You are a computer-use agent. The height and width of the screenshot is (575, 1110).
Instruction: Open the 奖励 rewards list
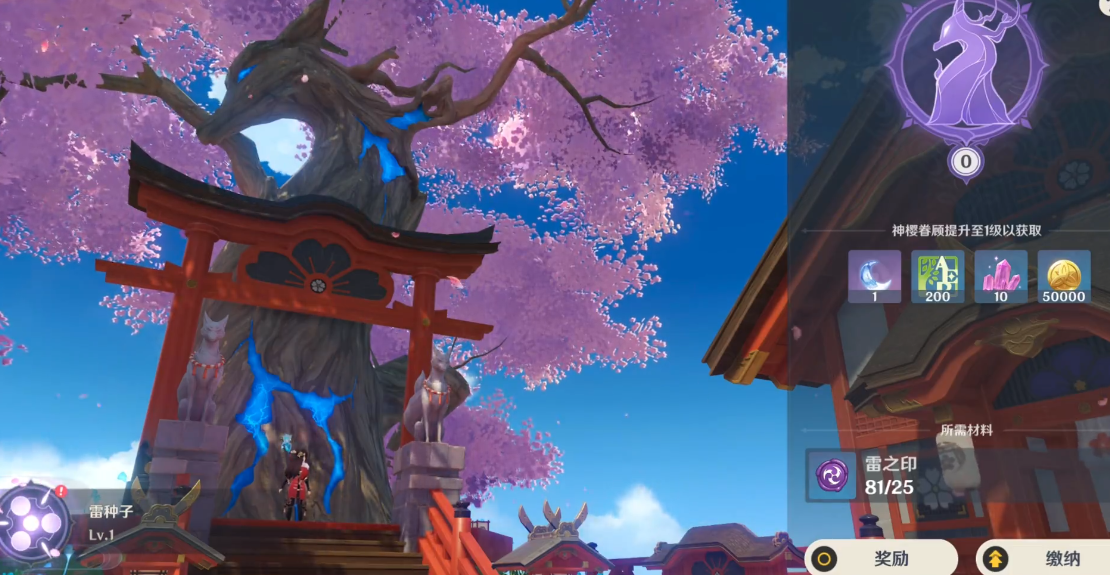(882, 557)
